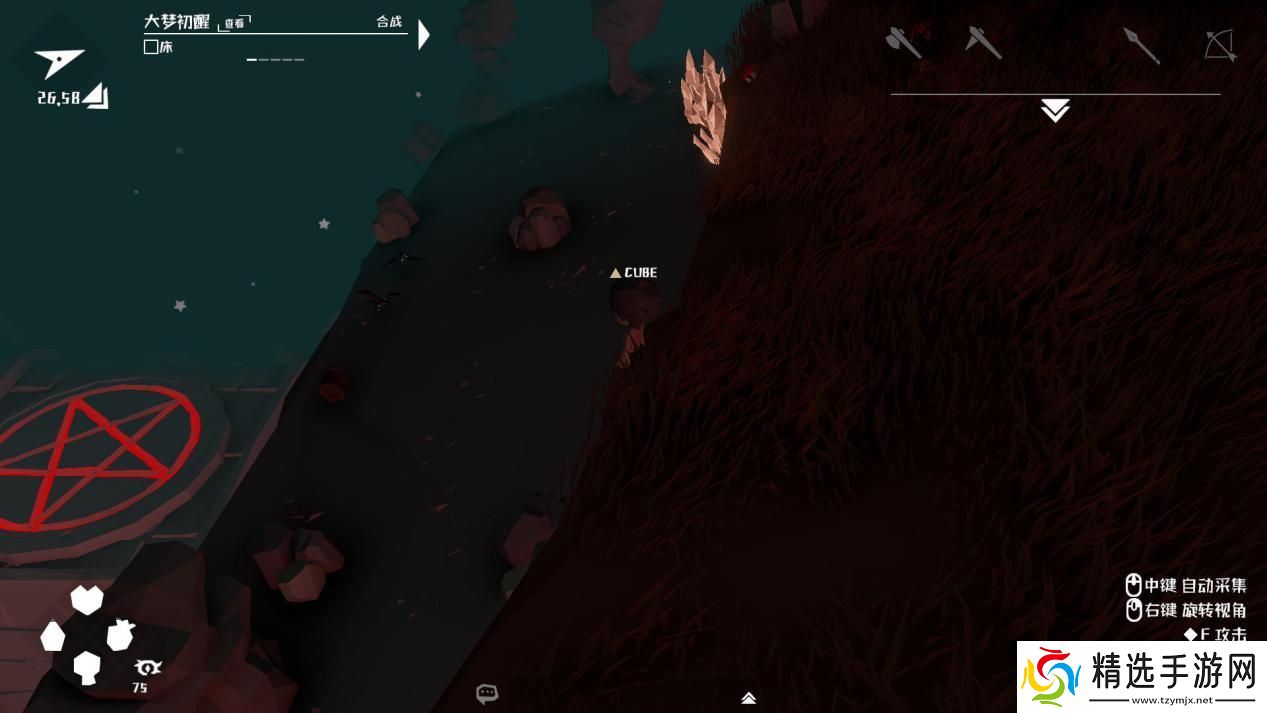Expand the bottom panel with double-up arrow
Image resolution: width=1267 pixels, height=713 pixels.
pyautogui.click(x=748, y=698)
